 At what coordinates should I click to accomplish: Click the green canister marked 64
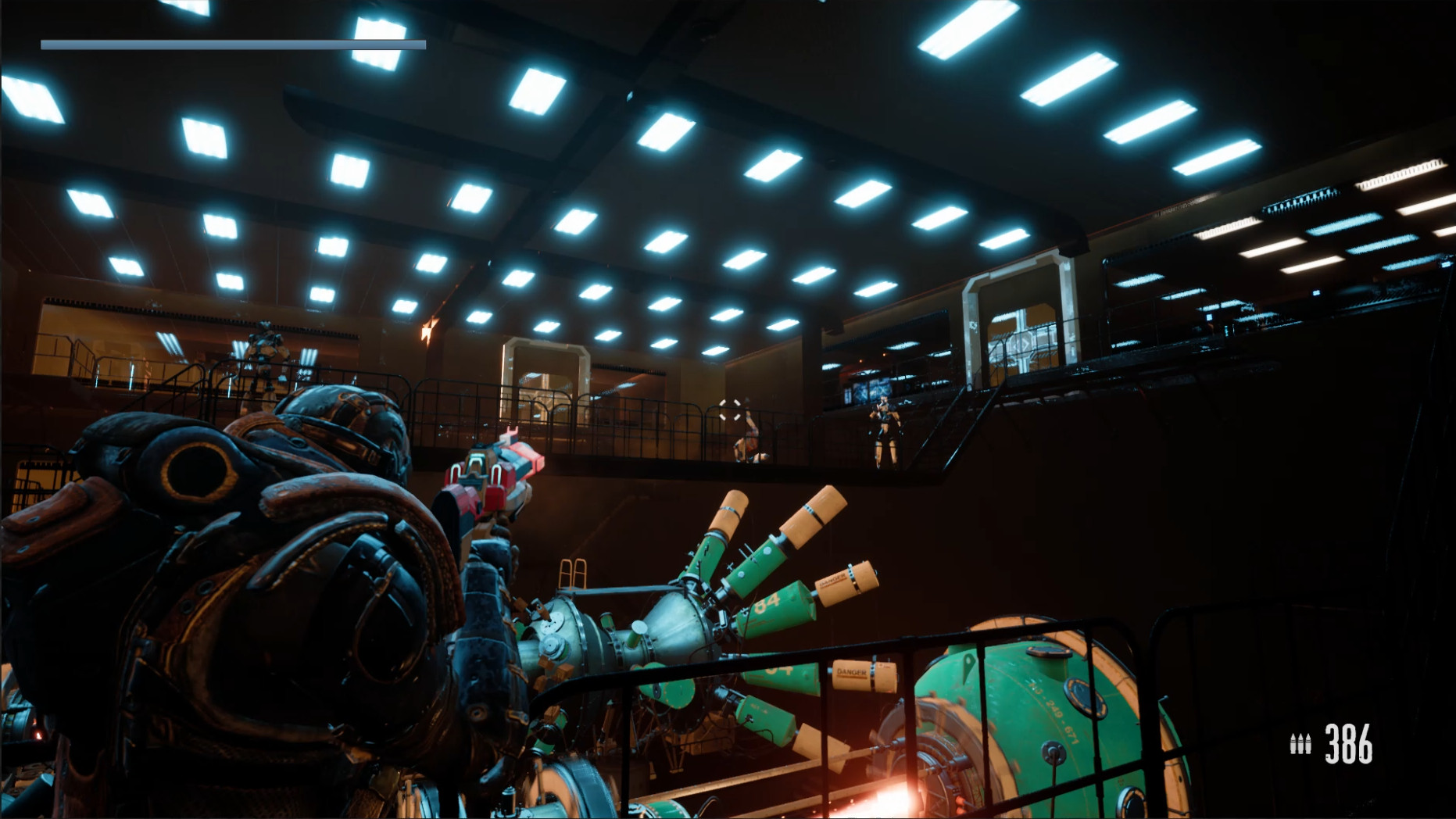point(767,603)
